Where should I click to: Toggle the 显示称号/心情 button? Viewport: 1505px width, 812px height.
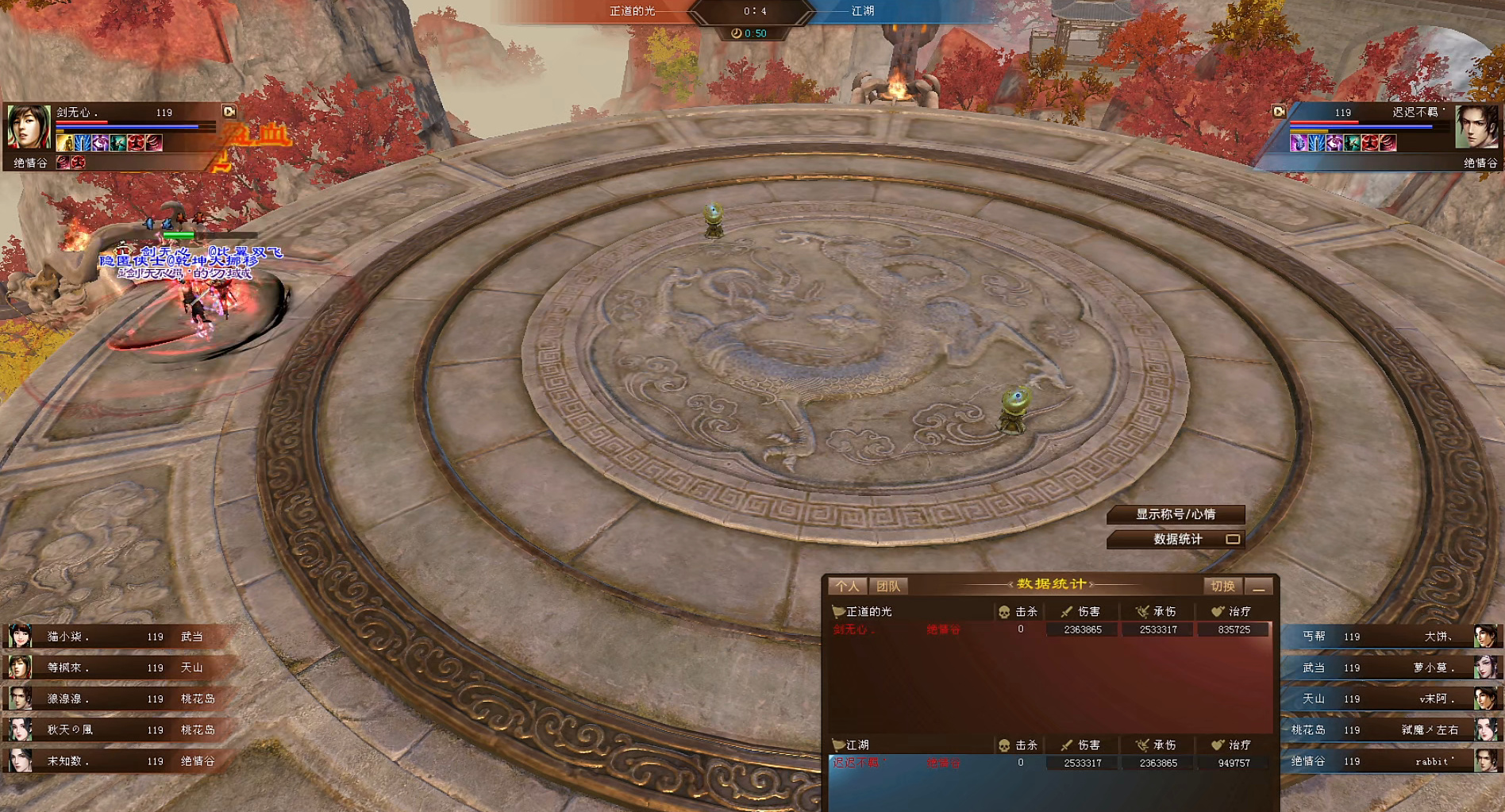coord(1176,514)
